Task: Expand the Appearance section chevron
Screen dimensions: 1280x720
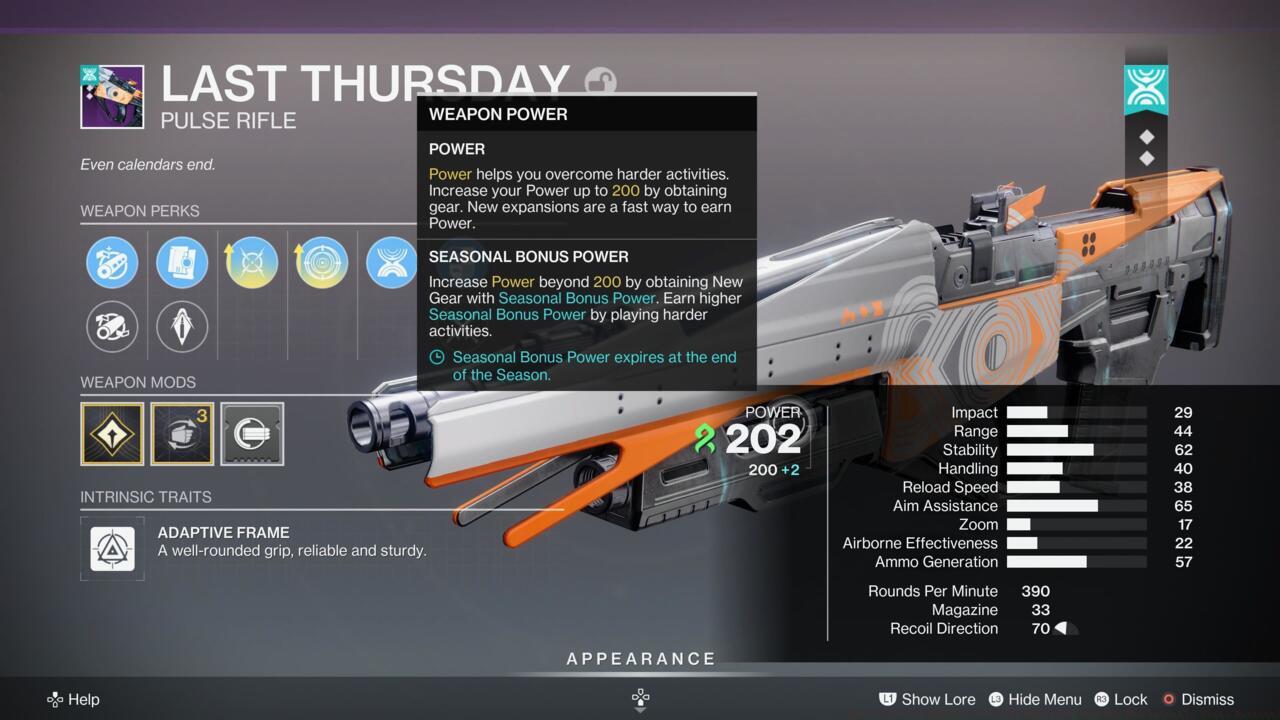Action: pos(639,702)
